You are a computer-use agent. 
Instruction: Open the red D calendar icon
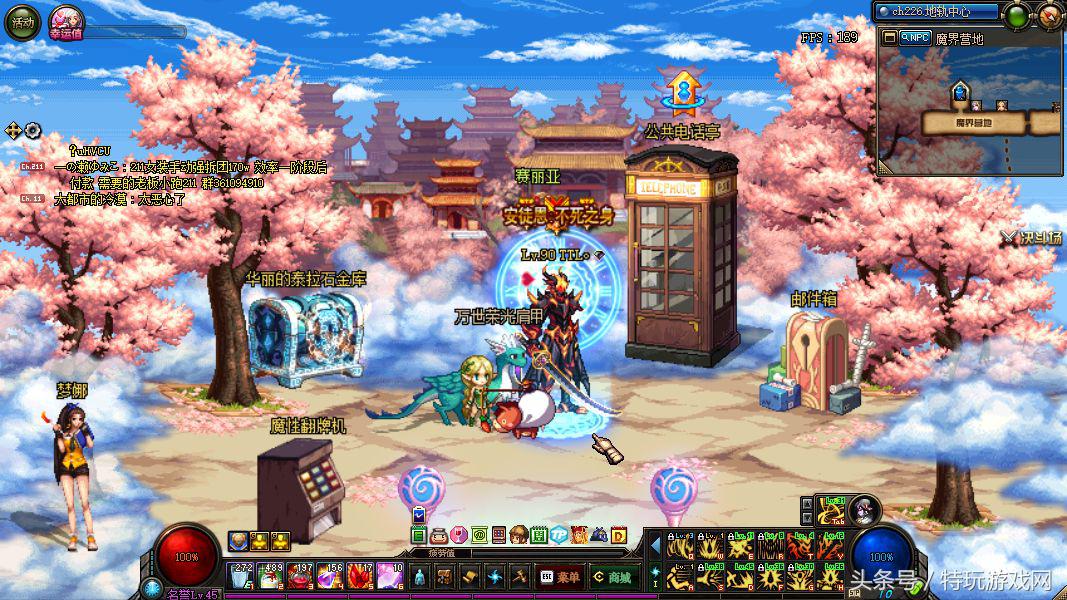coord(619,535)
